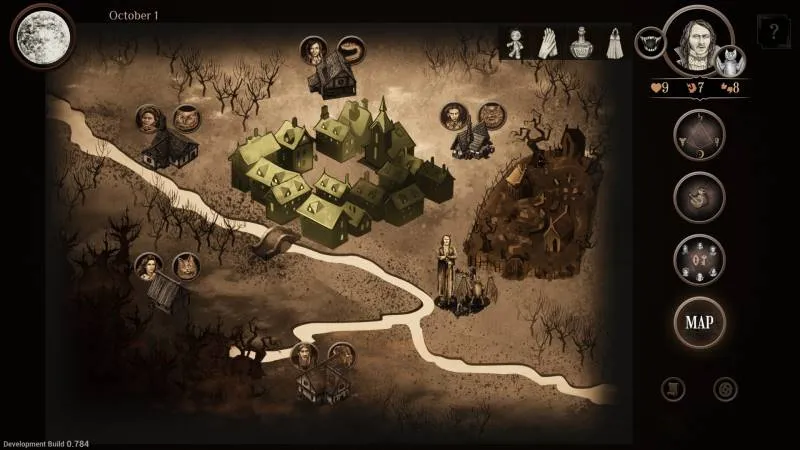
Task: Open the circle of characters button
Action: [698, 260]
